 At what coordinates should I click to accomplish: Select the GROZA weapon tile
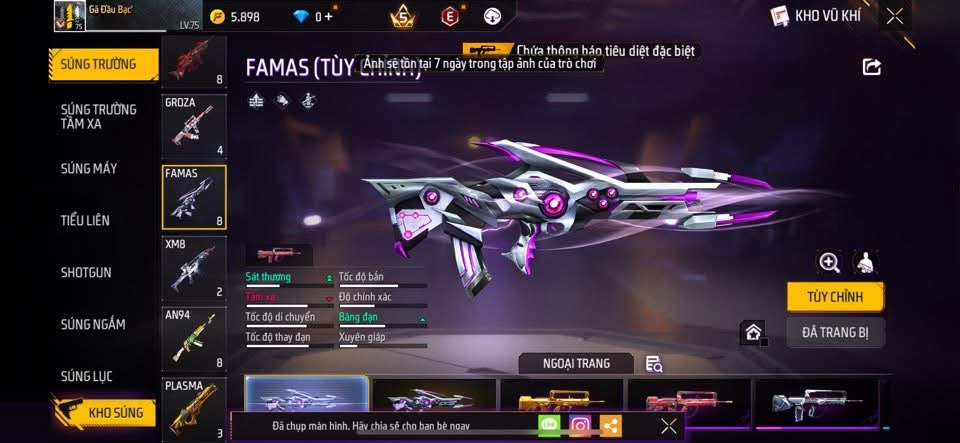194,127
